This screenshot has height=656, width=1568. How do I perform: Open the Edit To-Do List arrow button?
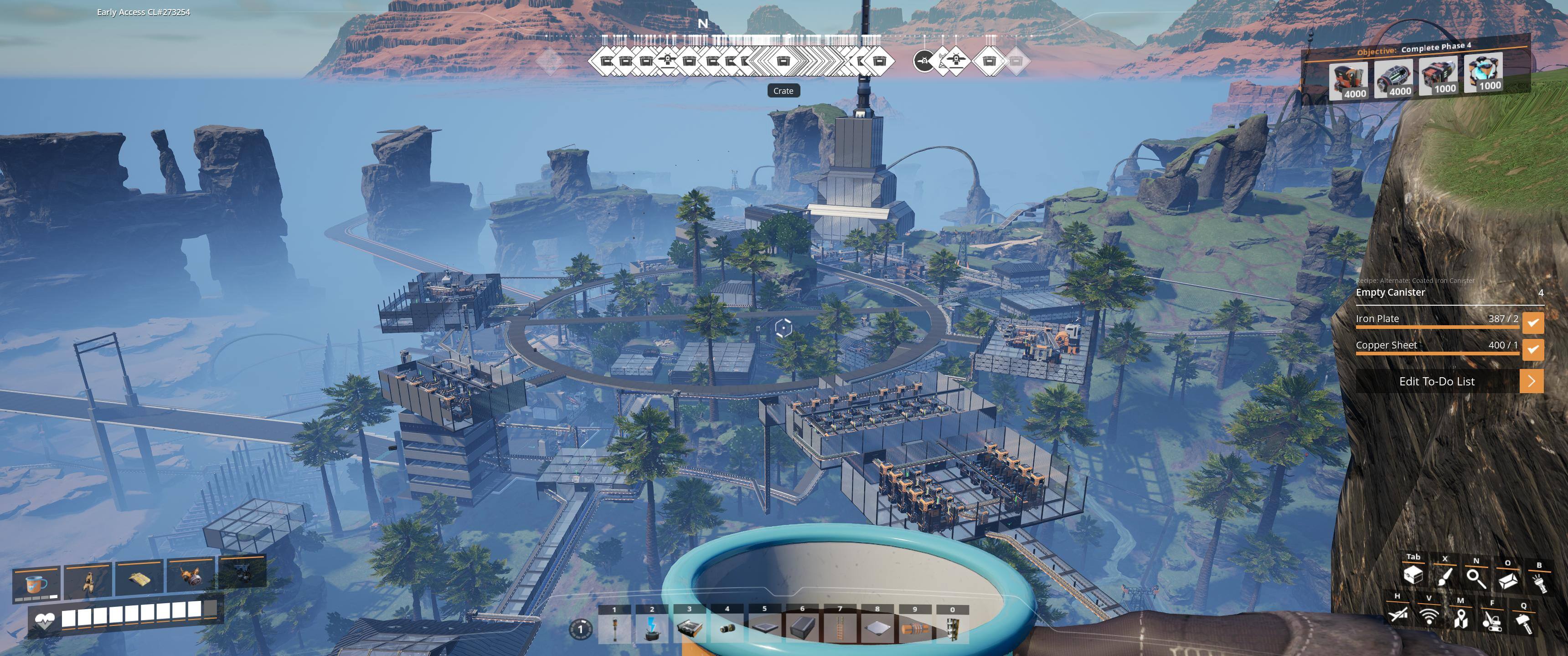(x=1532, y=382)
